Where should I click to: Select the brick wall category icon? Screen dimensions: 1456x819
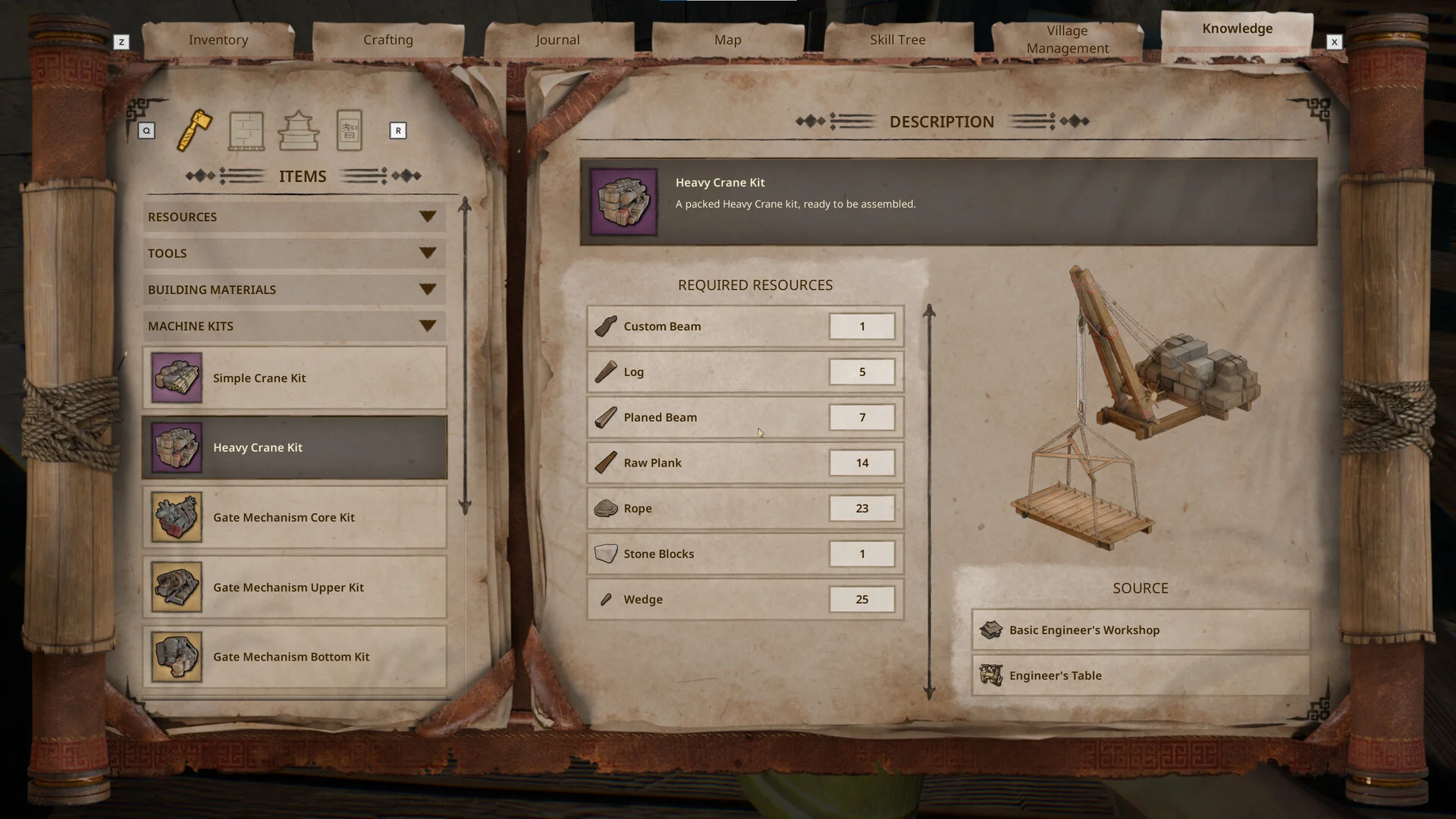pos(246,130)
